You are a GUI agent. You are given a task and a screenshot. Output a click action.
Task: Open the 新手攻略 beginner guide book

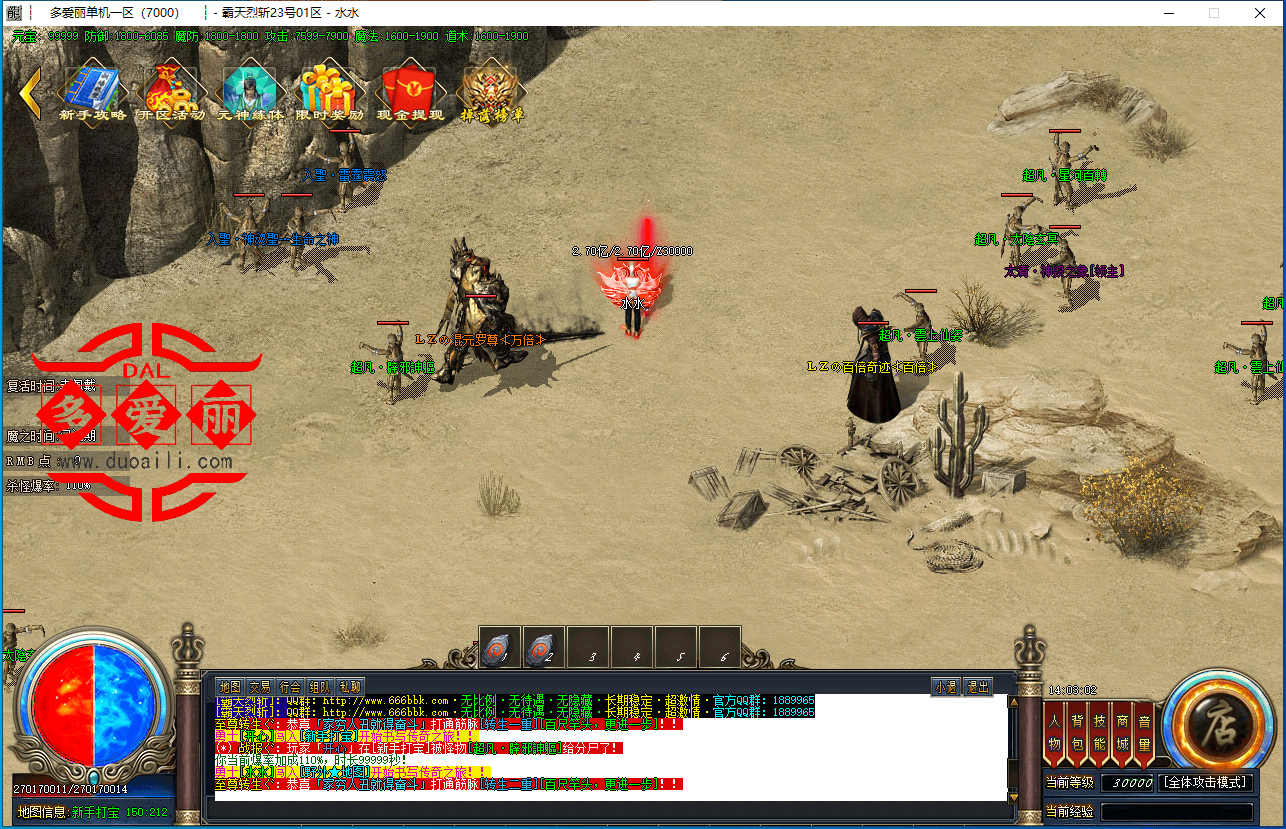[x=92, y=91]
